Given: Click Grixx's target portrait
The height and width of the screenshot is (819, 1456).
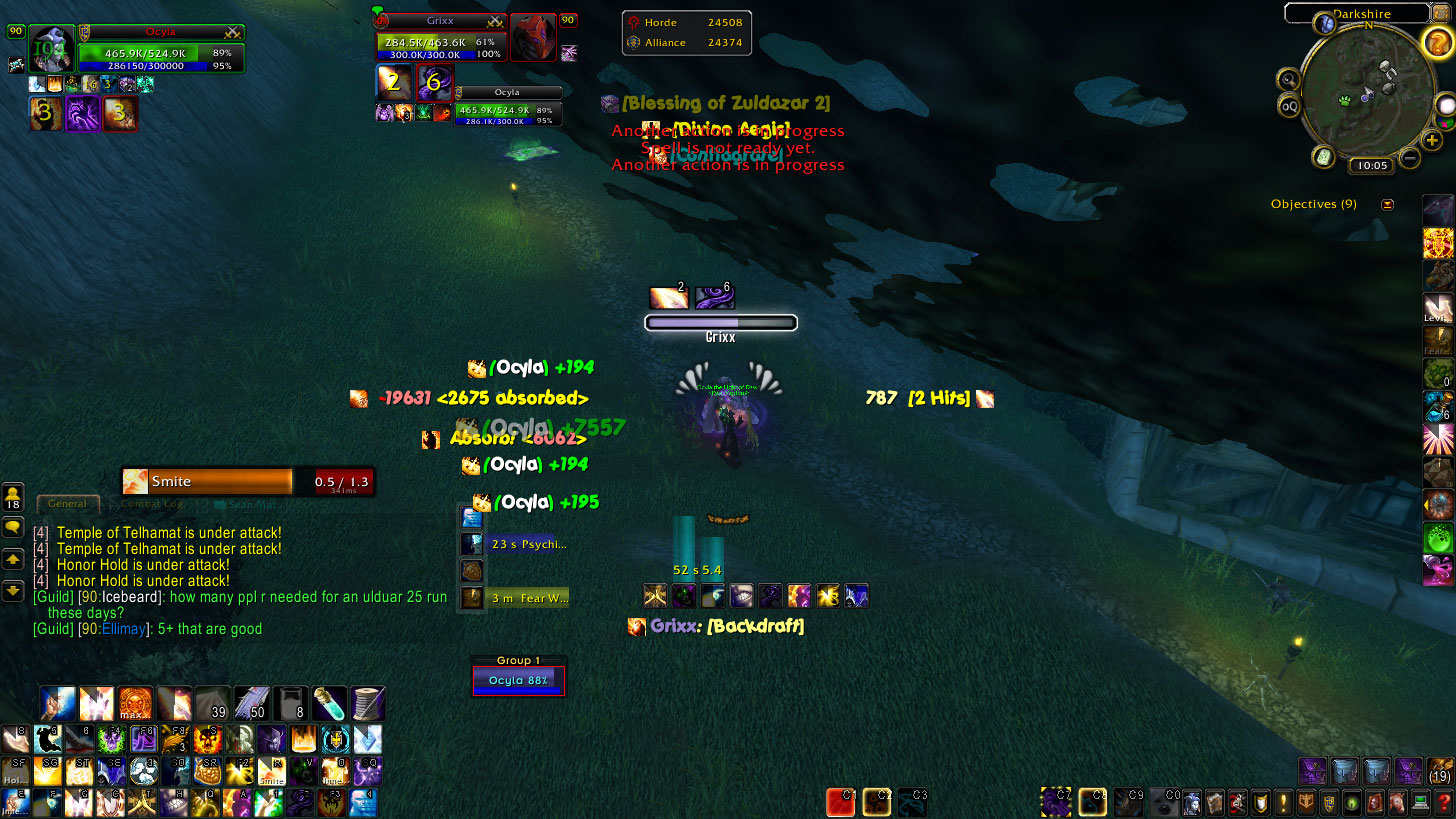Looking at the screenshot, I should (x=533, y=38).
